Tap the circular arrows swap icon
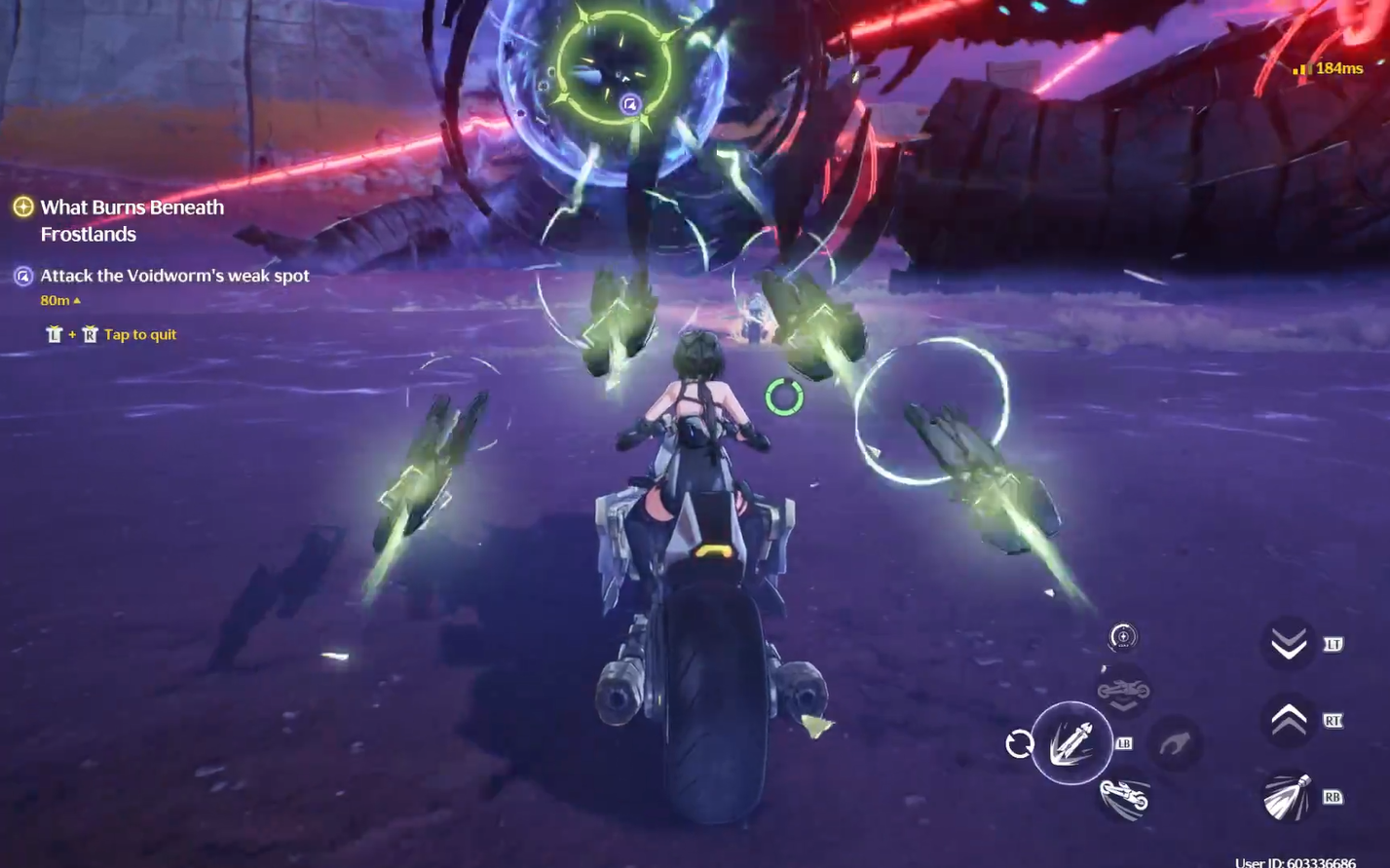The width and height of the screenshot is (1390, 868). pyautogui.click(x=1019, y=744)
